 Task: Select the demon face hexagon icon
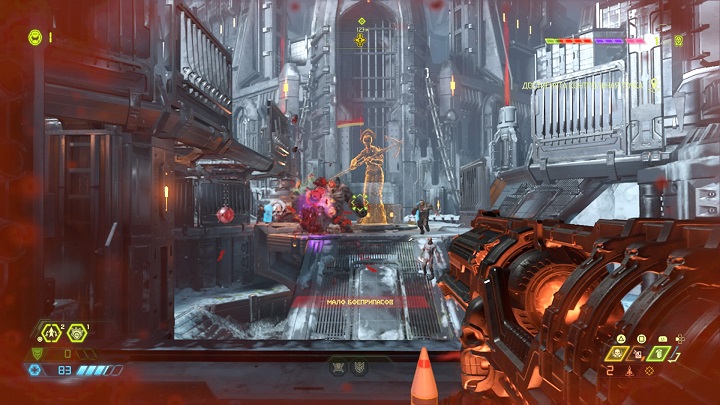click(x=77, y=333)
